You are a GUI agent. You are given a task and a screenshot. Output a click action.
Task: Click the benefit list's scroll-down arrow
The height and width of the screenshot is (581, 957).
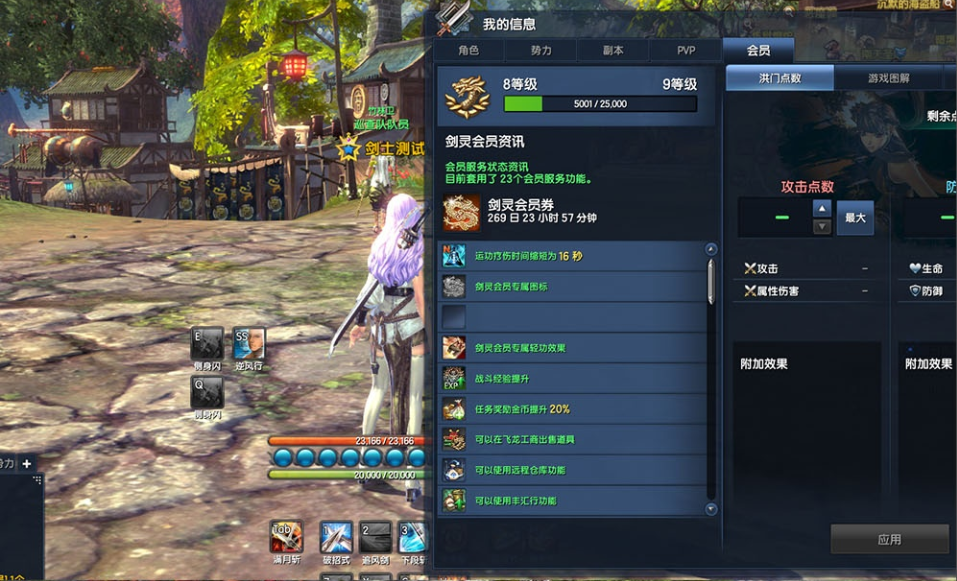point(711,509)
